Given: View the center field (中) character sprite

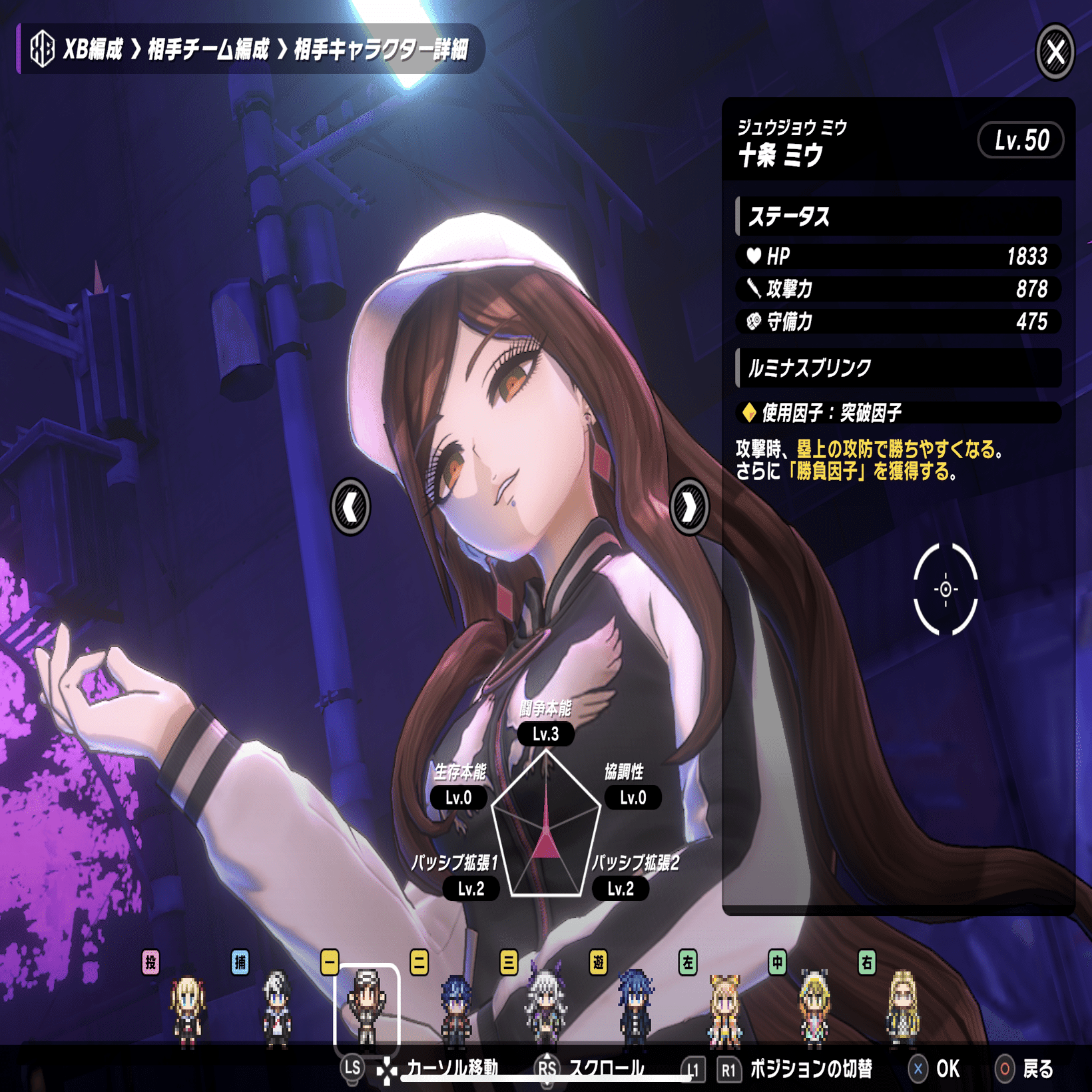Looking at the screenshot, I should click(x=814, y=1009).
